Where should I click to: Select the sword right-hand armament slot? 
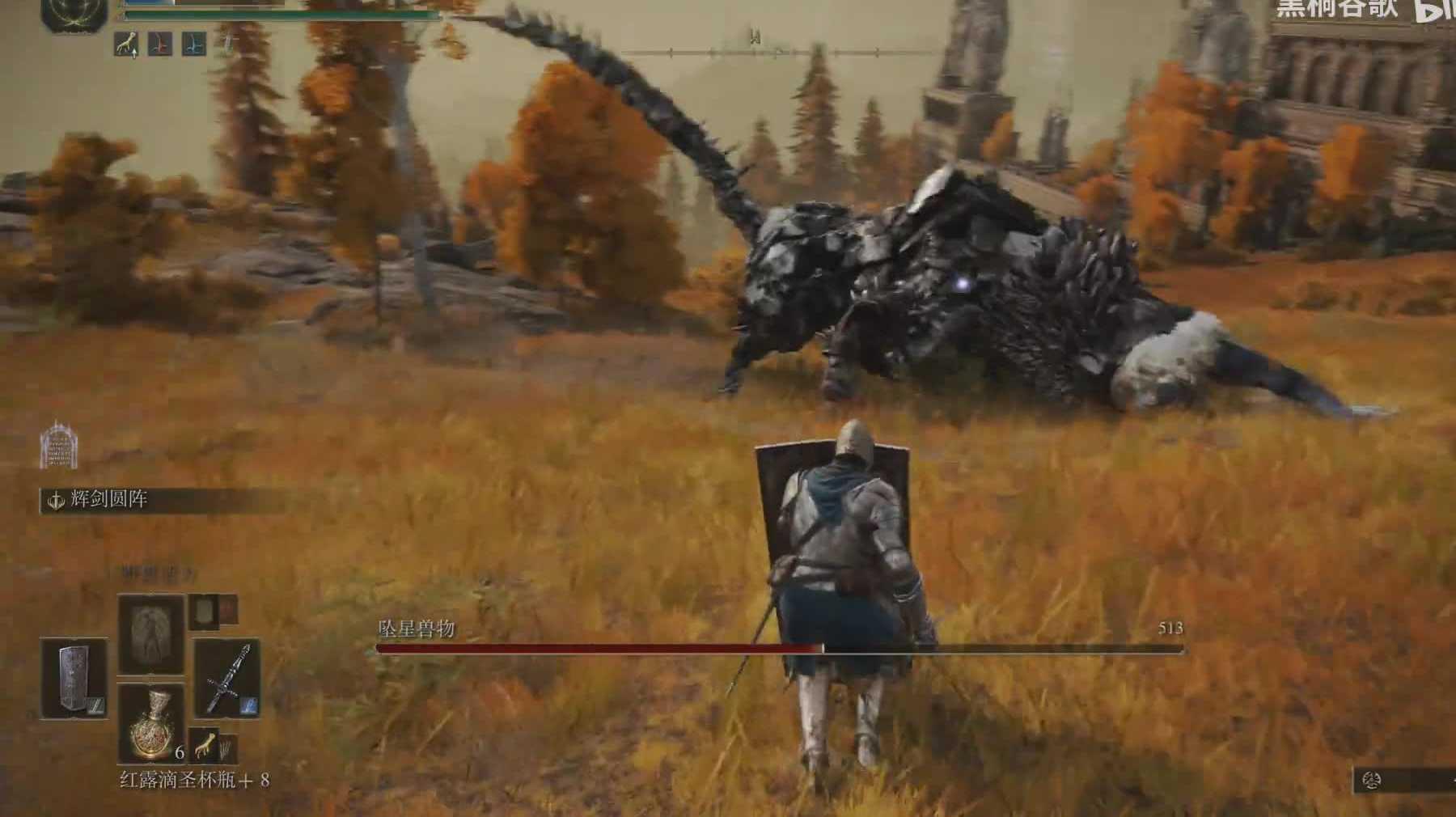pyautogui.click(x=227, y=679)
